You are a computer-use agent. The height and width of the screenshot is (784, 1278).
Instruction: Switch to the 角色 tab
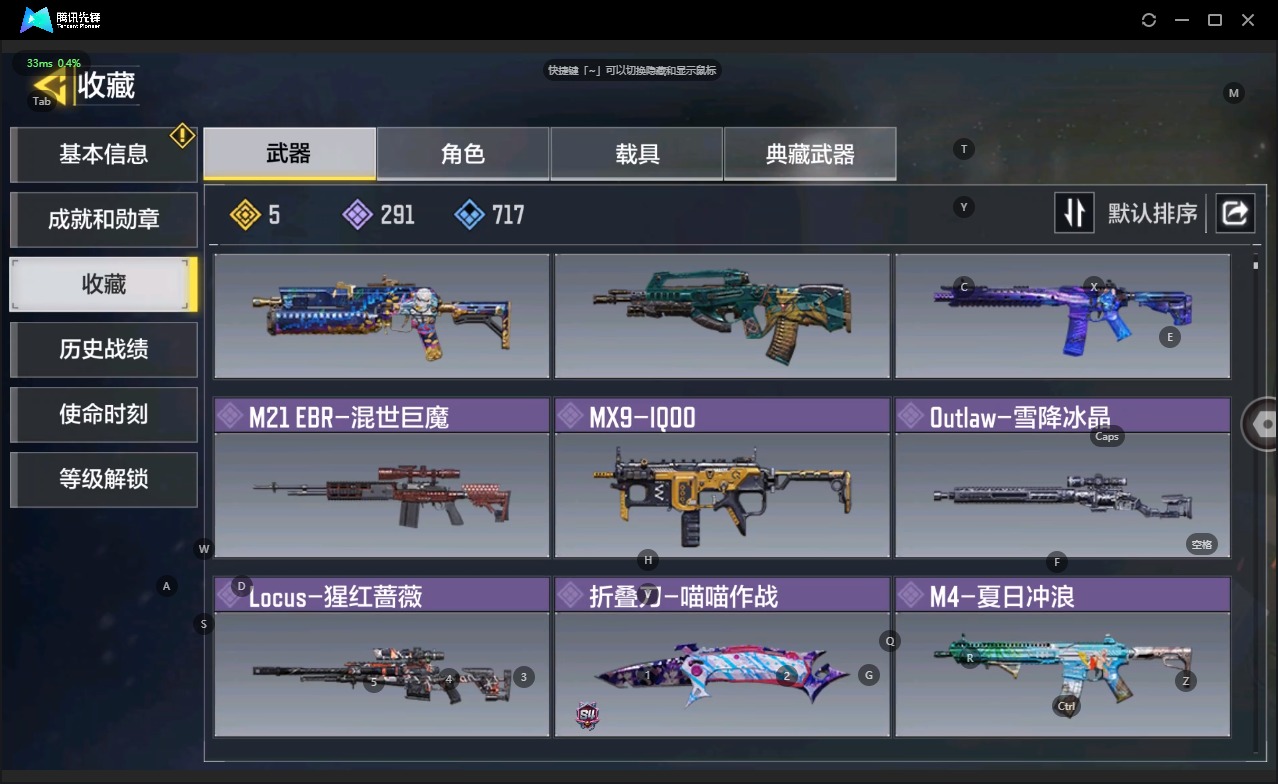coord(463,153)
